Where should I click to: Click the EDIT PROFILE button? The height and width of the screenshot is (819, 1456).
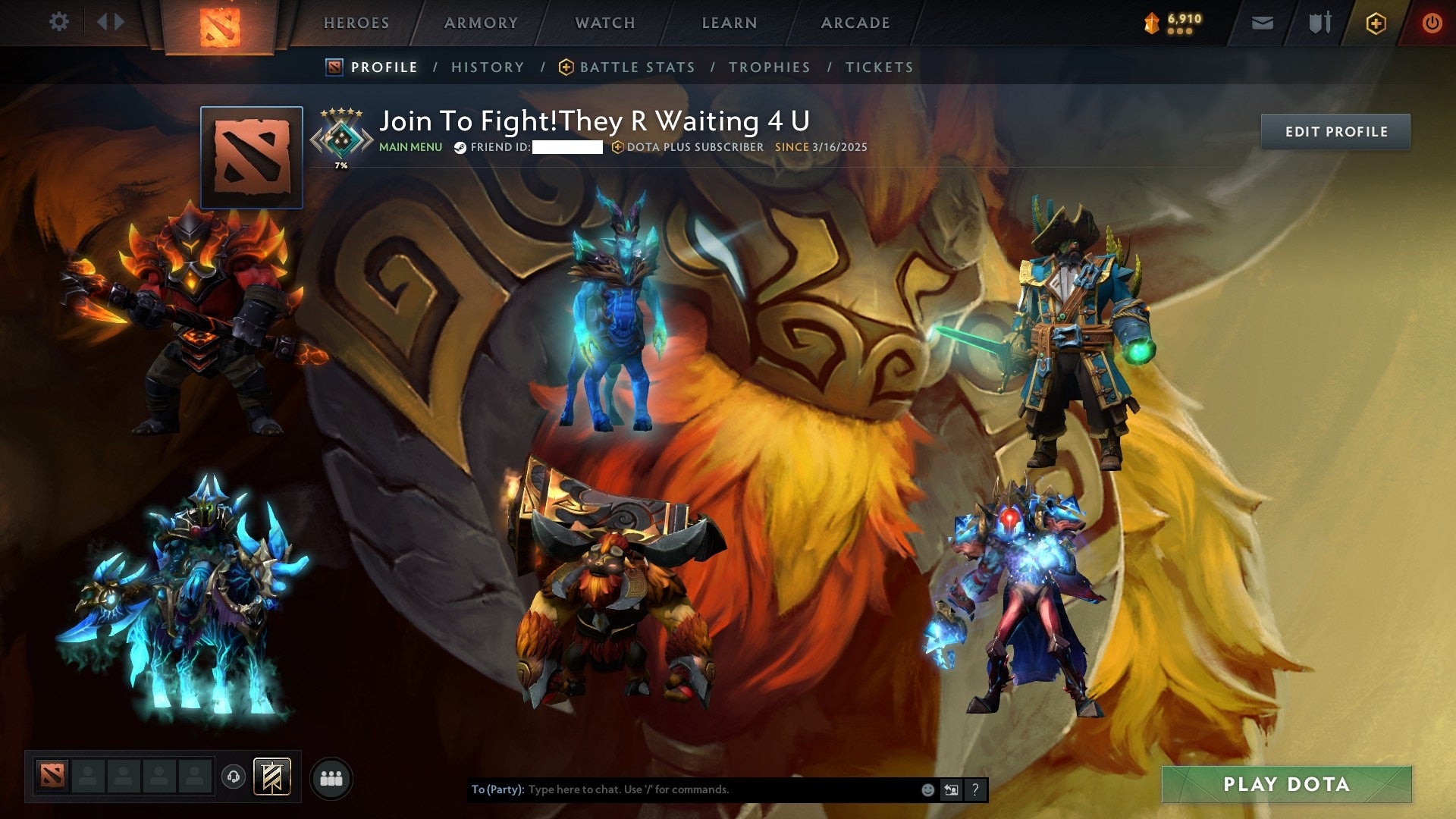tap(1335, 130)
